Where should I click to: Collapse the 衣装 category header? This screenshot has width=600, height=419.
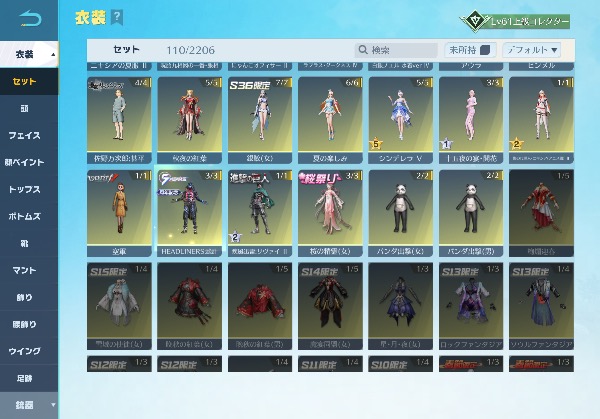(29, 53)
